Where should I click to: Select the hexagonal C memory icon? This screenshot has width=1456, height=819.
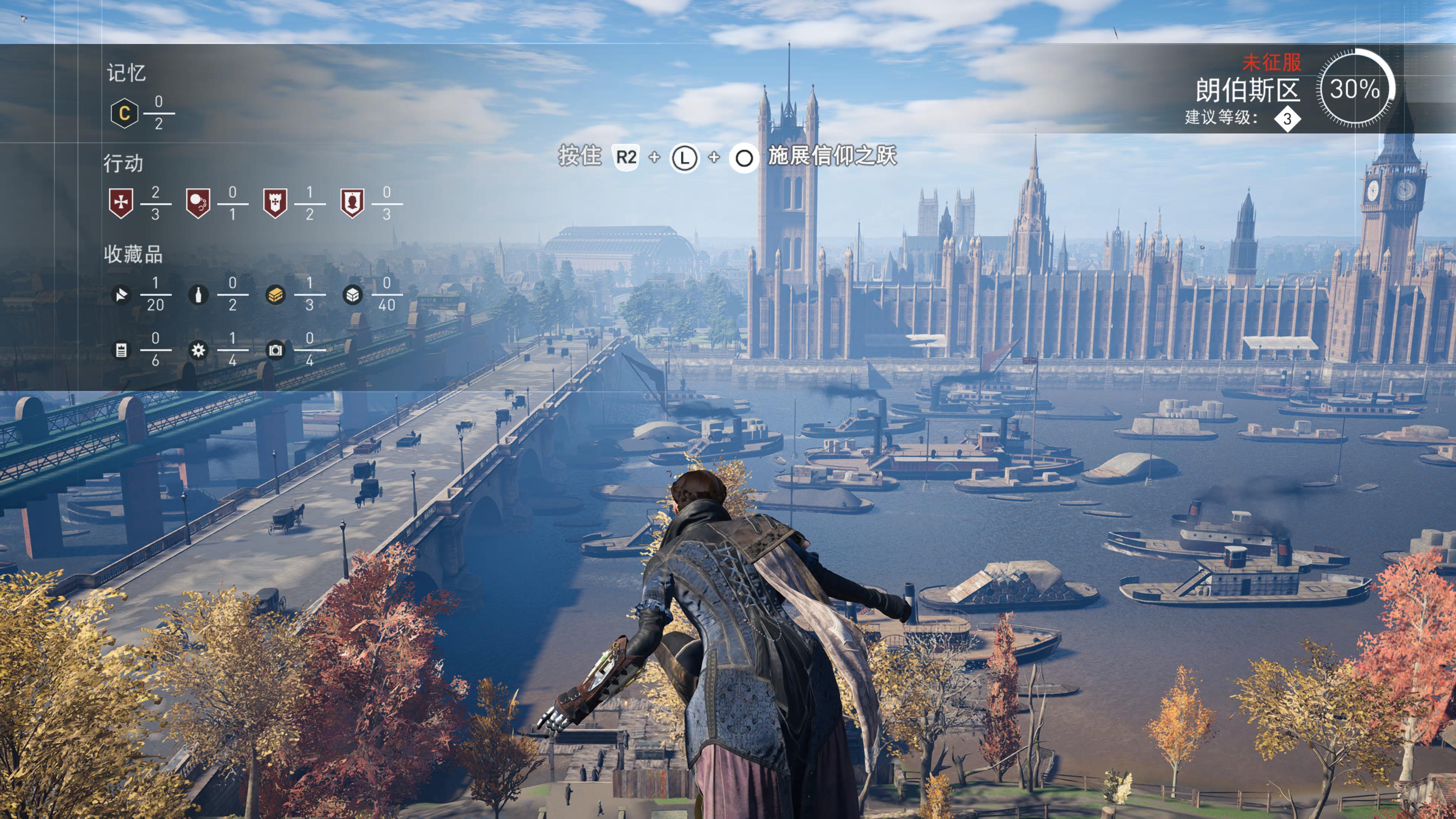click(x=124, y=113)
